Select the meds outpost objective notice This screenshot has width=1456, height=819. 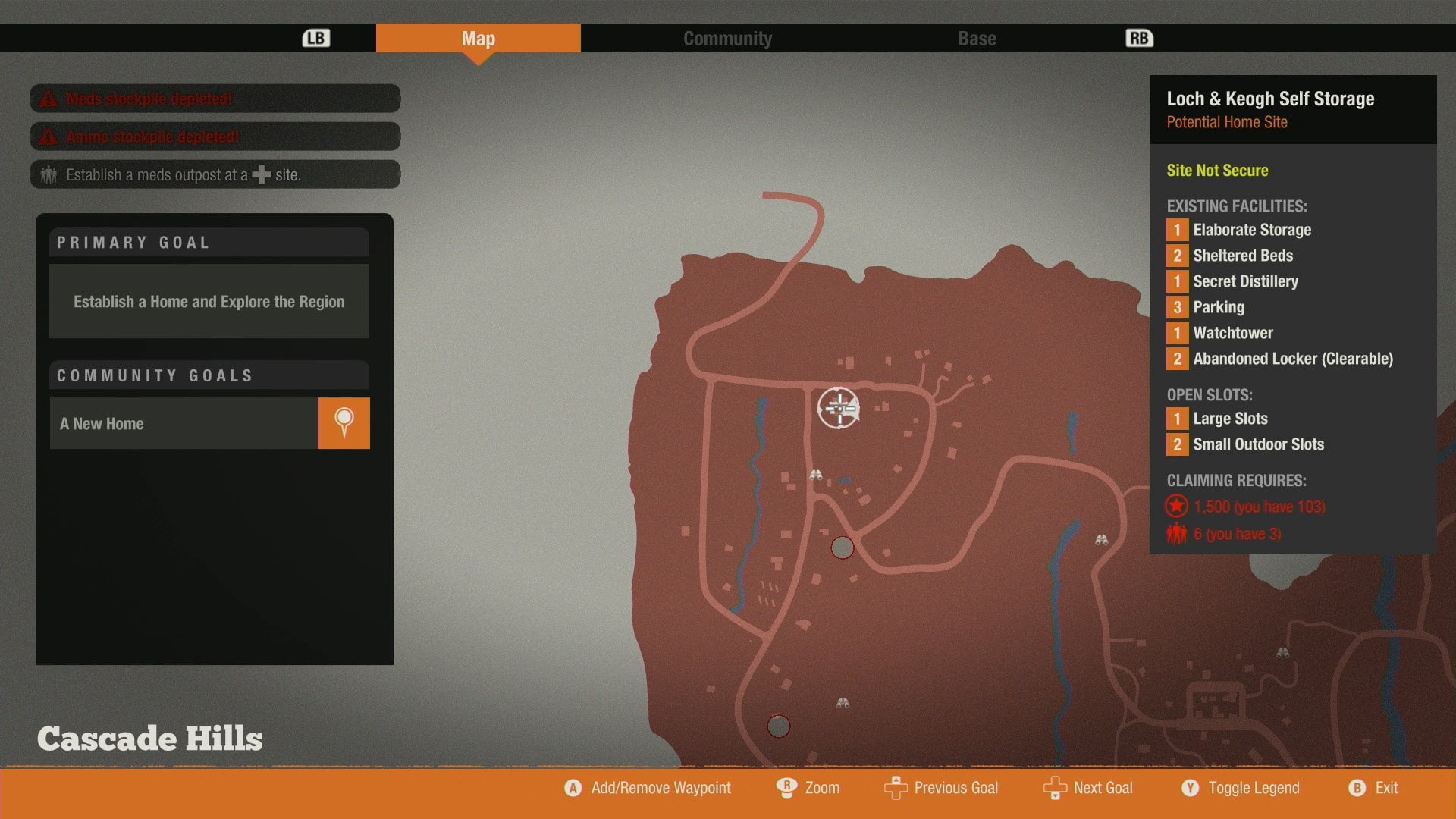215,174
